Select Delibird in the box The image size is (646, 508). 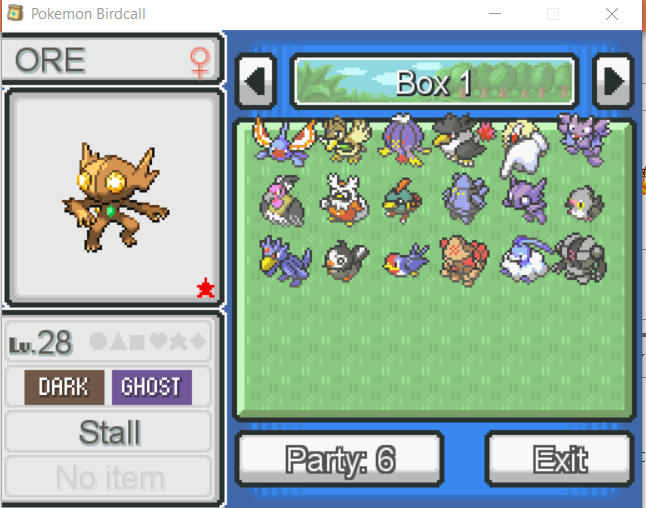tap(343, 199)
